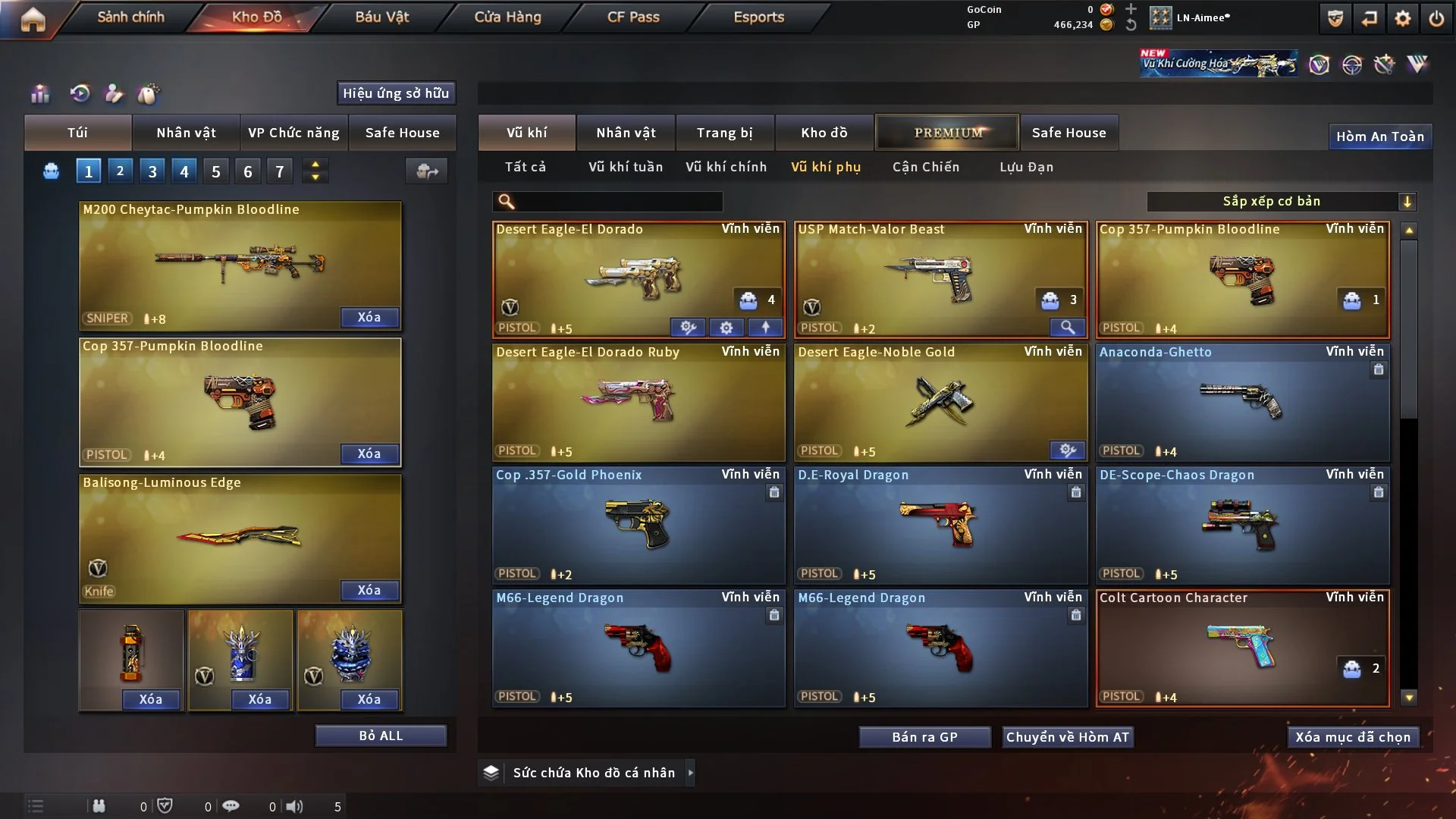
Task: Show the Vũ khí chính category
Action: coord(726,167)
